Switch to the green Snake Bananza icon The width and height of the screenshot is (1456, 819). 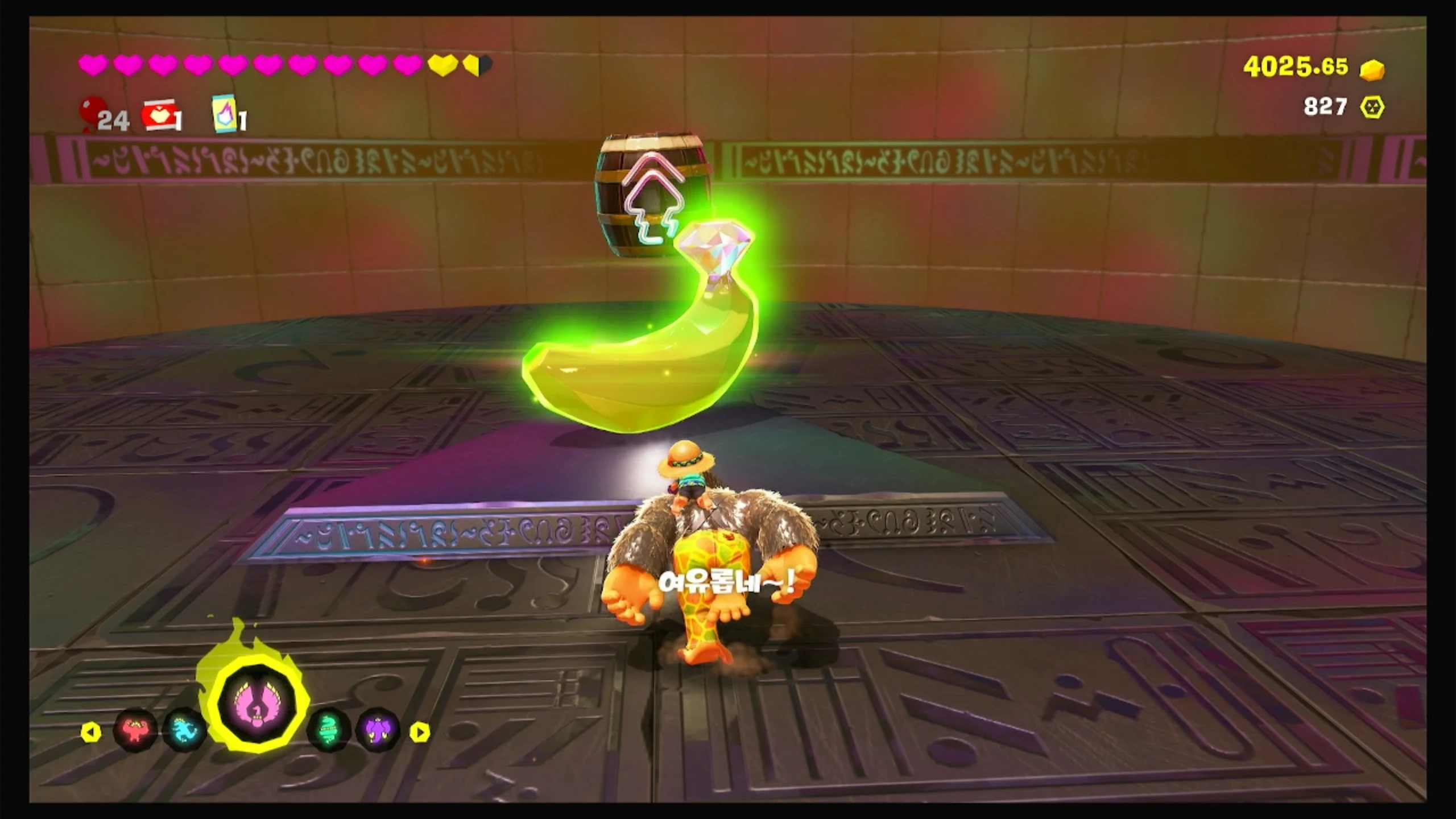[329, 729]
